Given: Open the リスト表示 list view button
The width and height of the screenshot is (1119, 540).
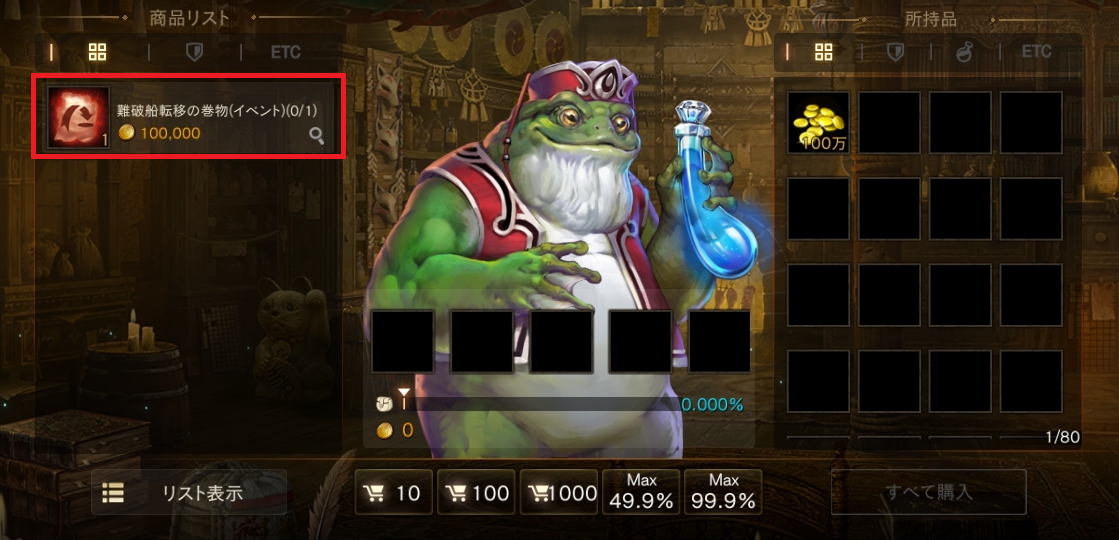Looking at the screenshot, I should [189, 492].
